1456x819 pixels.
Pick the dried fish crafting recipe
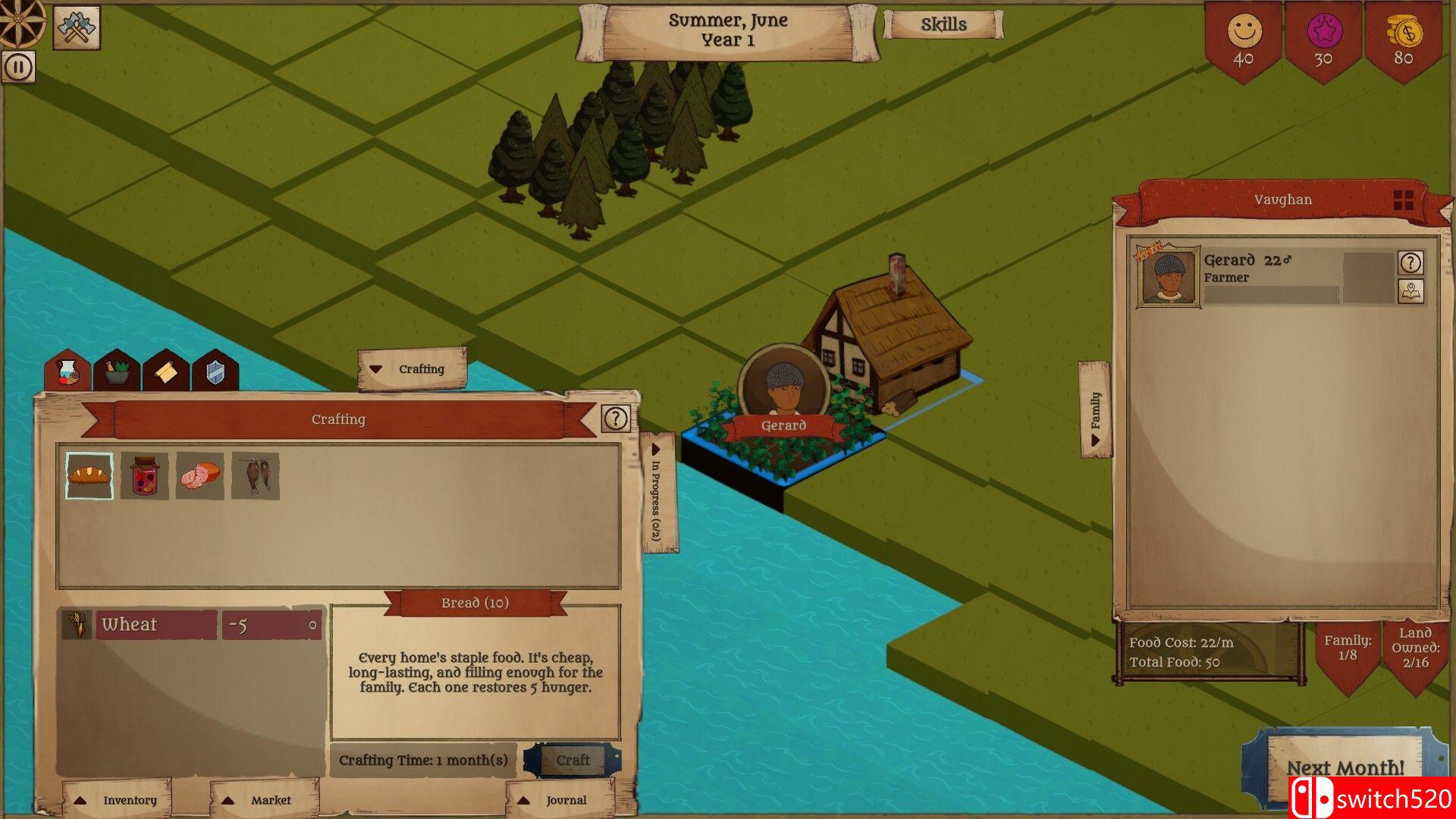[254, 475]
